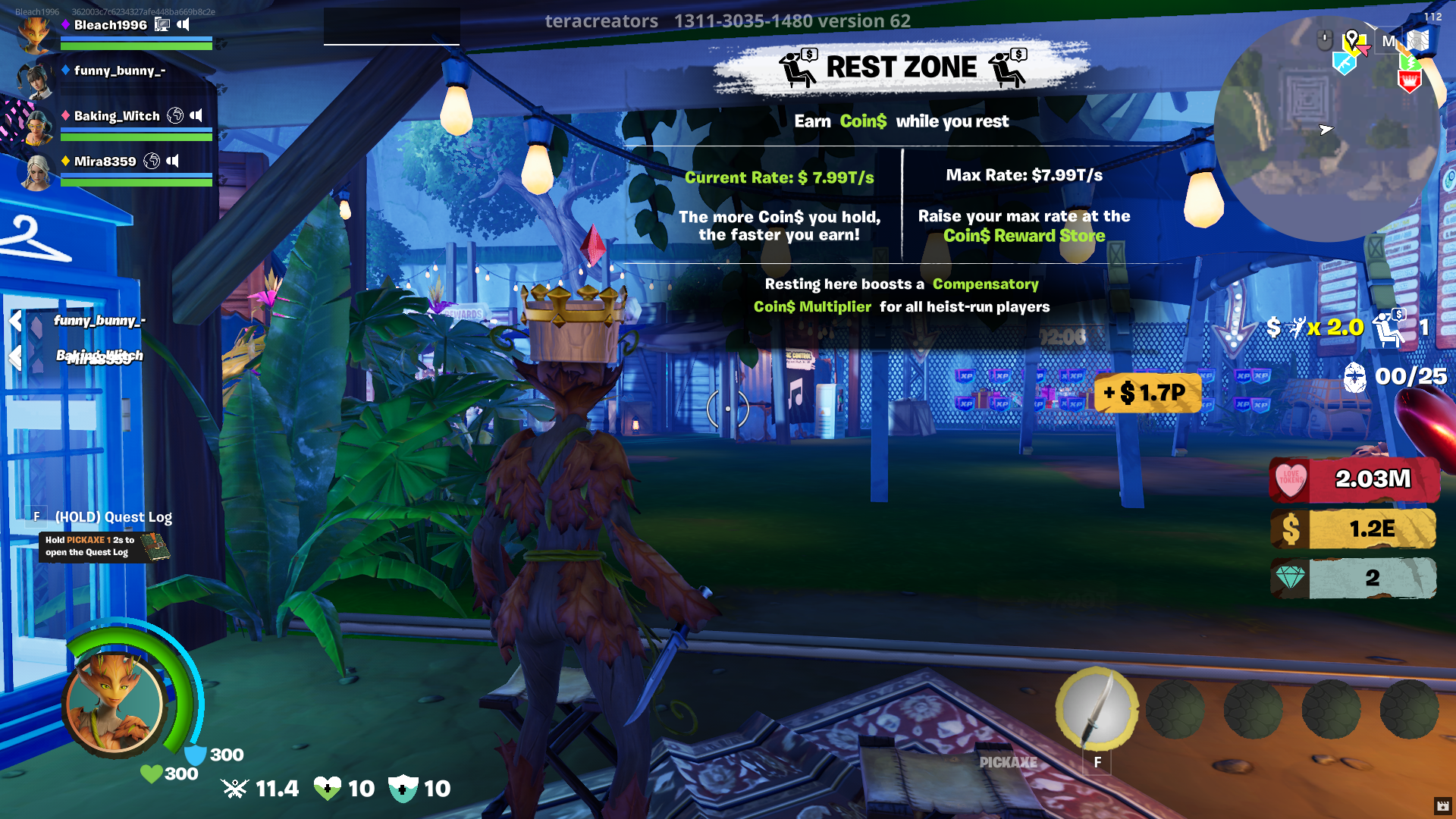Mute Baking_Witch using her speaker icon
1456x819 pixels.
[197, 115]
